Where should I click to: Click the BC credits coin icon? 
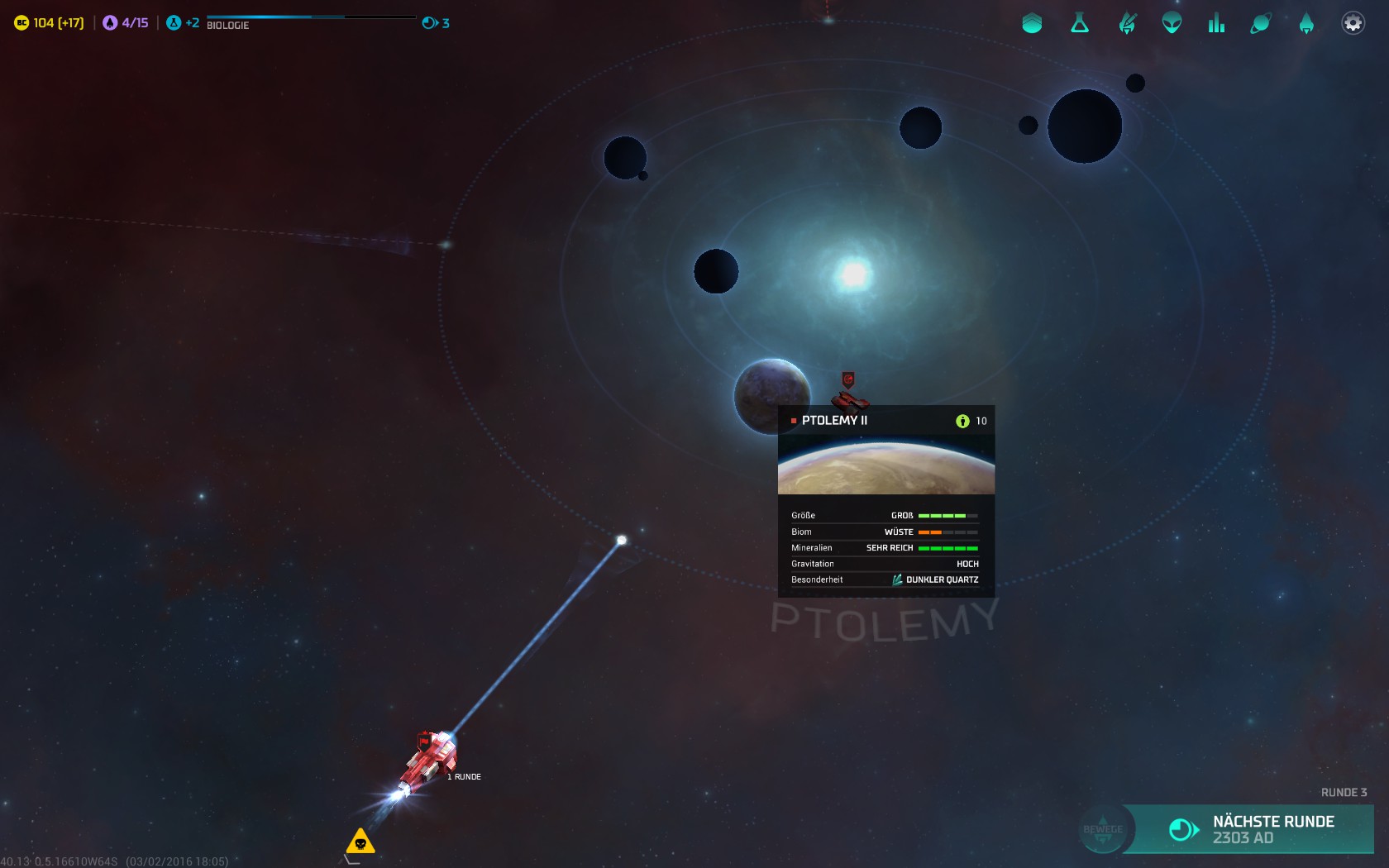21,23
